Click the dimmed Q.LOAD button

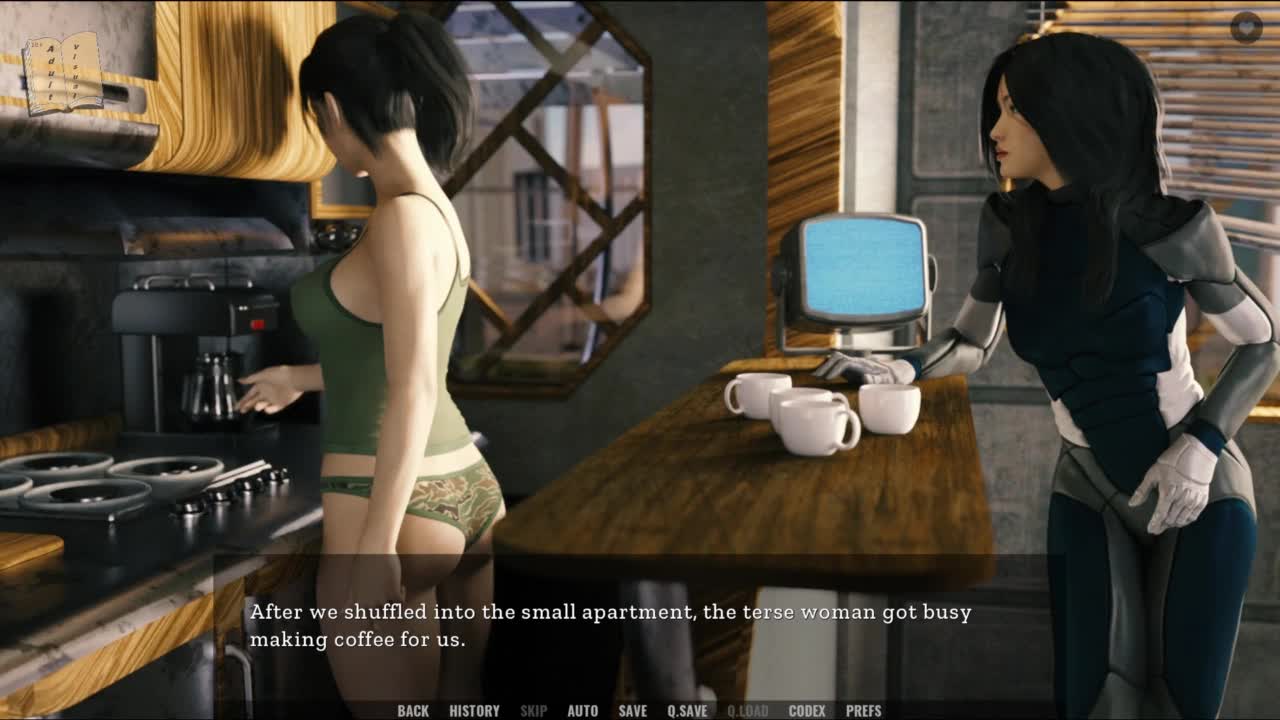(747, 711)
